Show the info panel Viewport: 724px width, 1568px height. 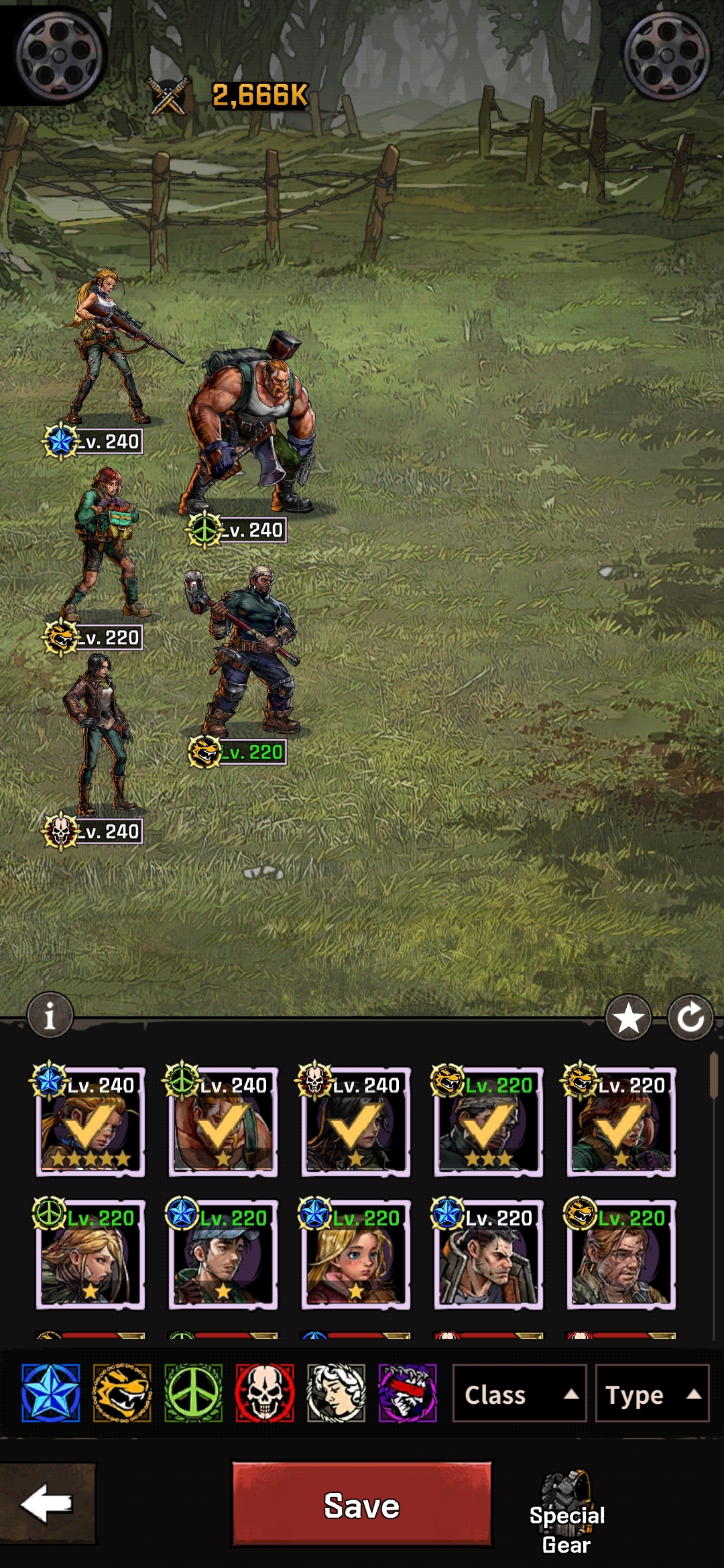click(50, 1015)
